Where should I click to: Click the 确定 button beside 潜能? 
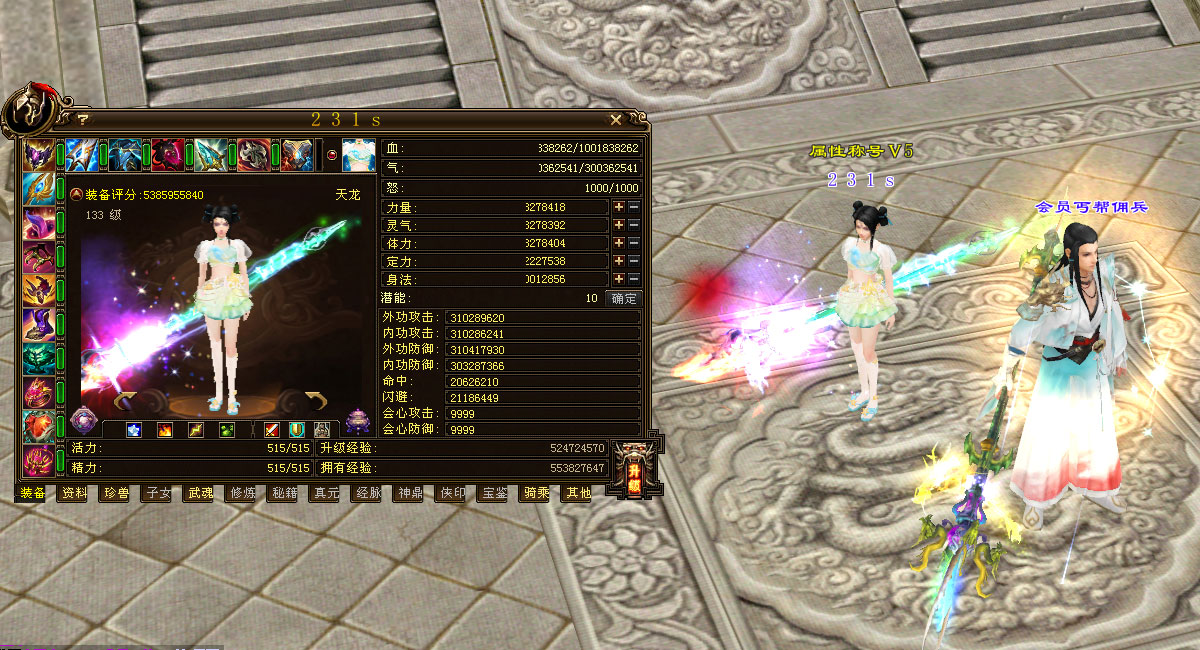pos(624,298)
